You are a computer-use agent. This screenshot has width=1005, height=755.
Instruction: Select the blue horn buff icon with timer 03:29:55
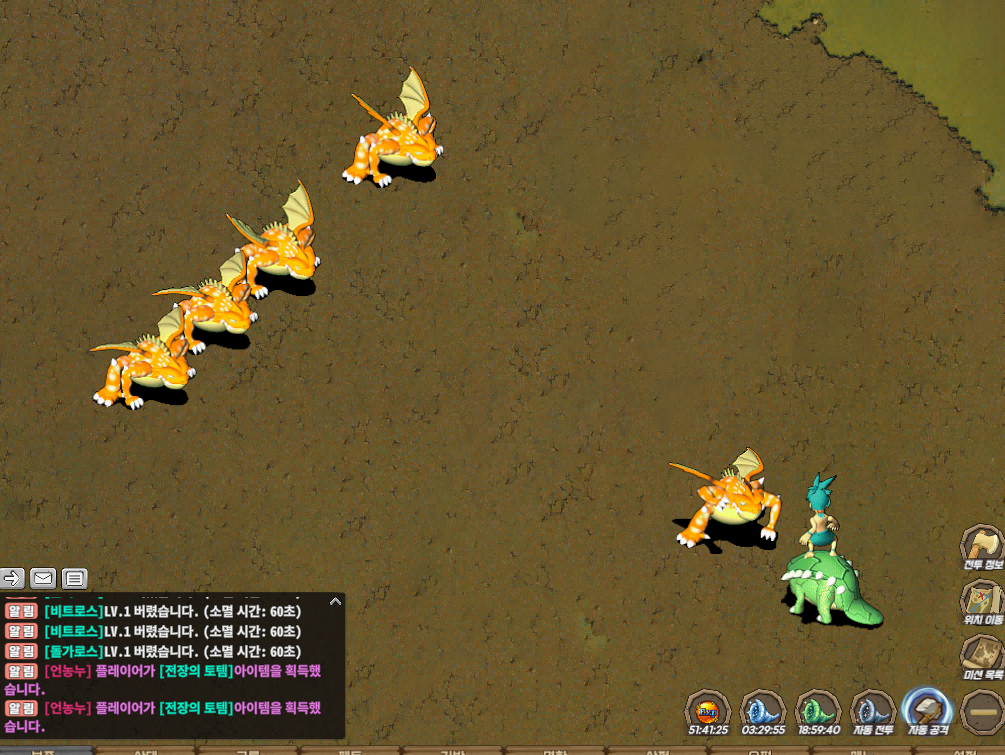762,710
